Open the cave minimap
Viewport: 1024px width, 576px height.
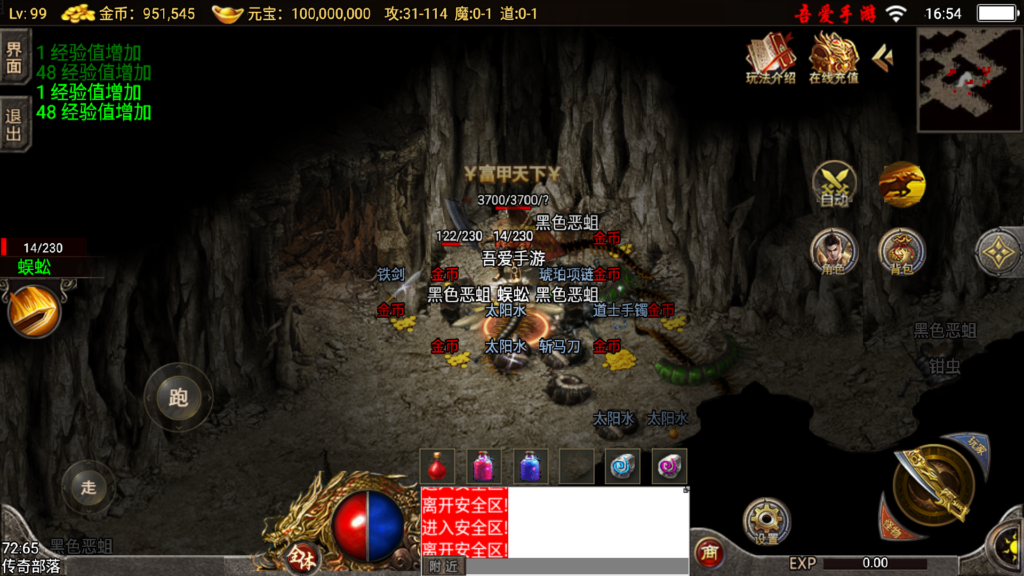969,80
